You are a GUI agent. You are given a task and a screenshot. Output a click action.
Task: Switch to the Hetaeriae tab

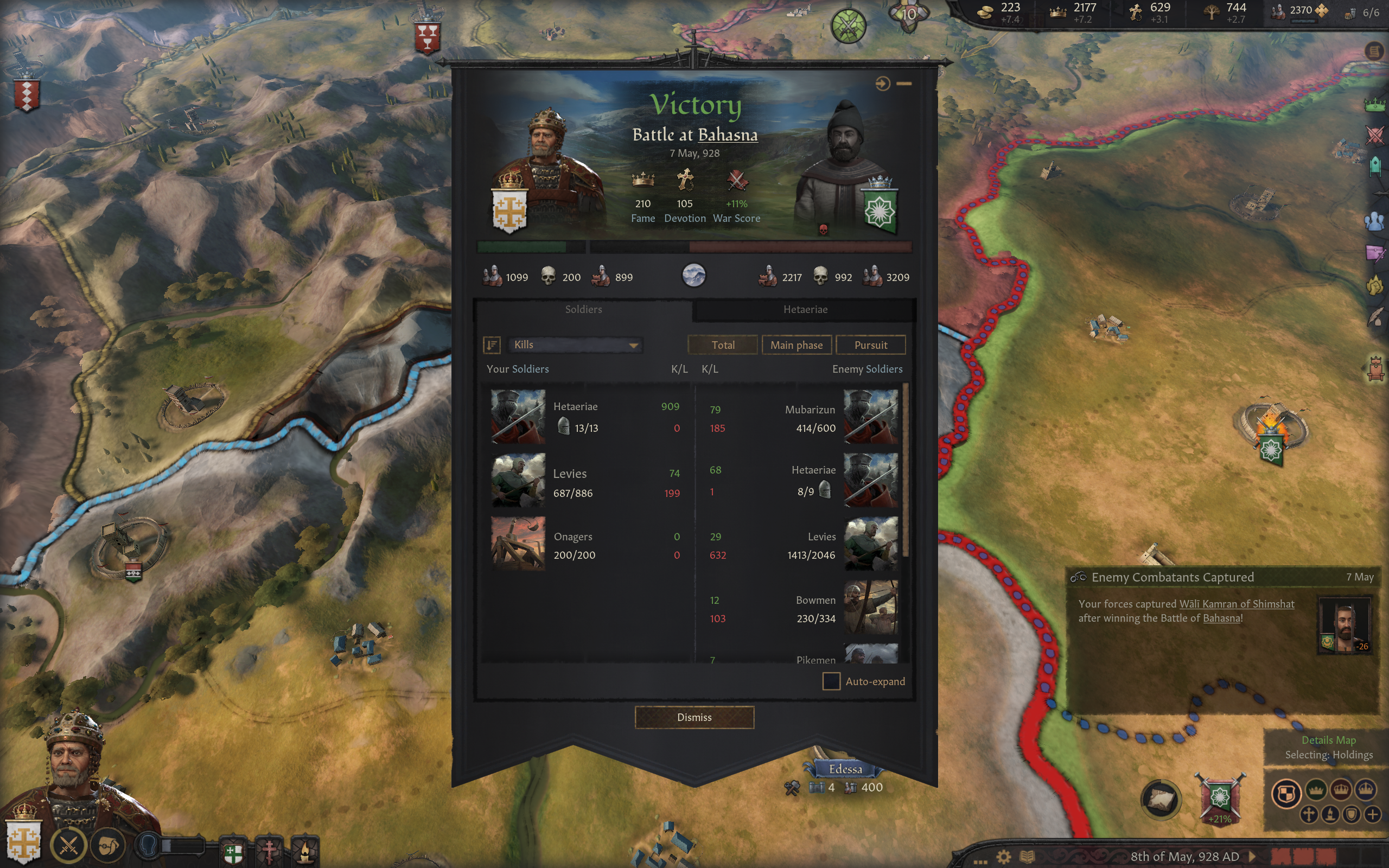(x=805, y=309)
